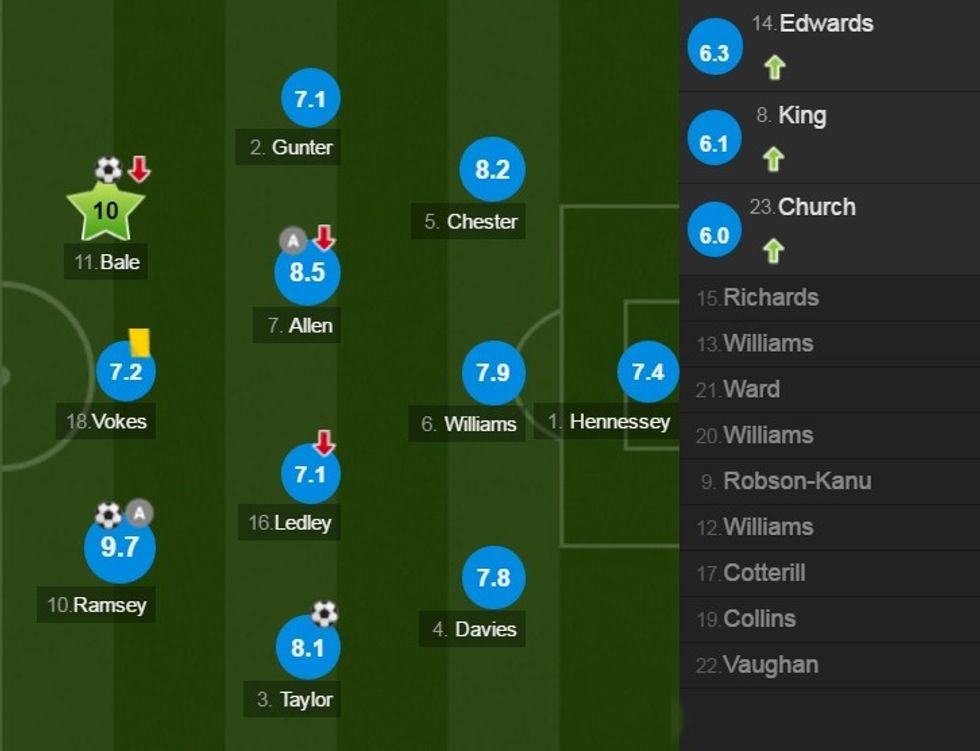
Task: Select centre-back Williams' 7.9 rating
Action: click(493, 373)
